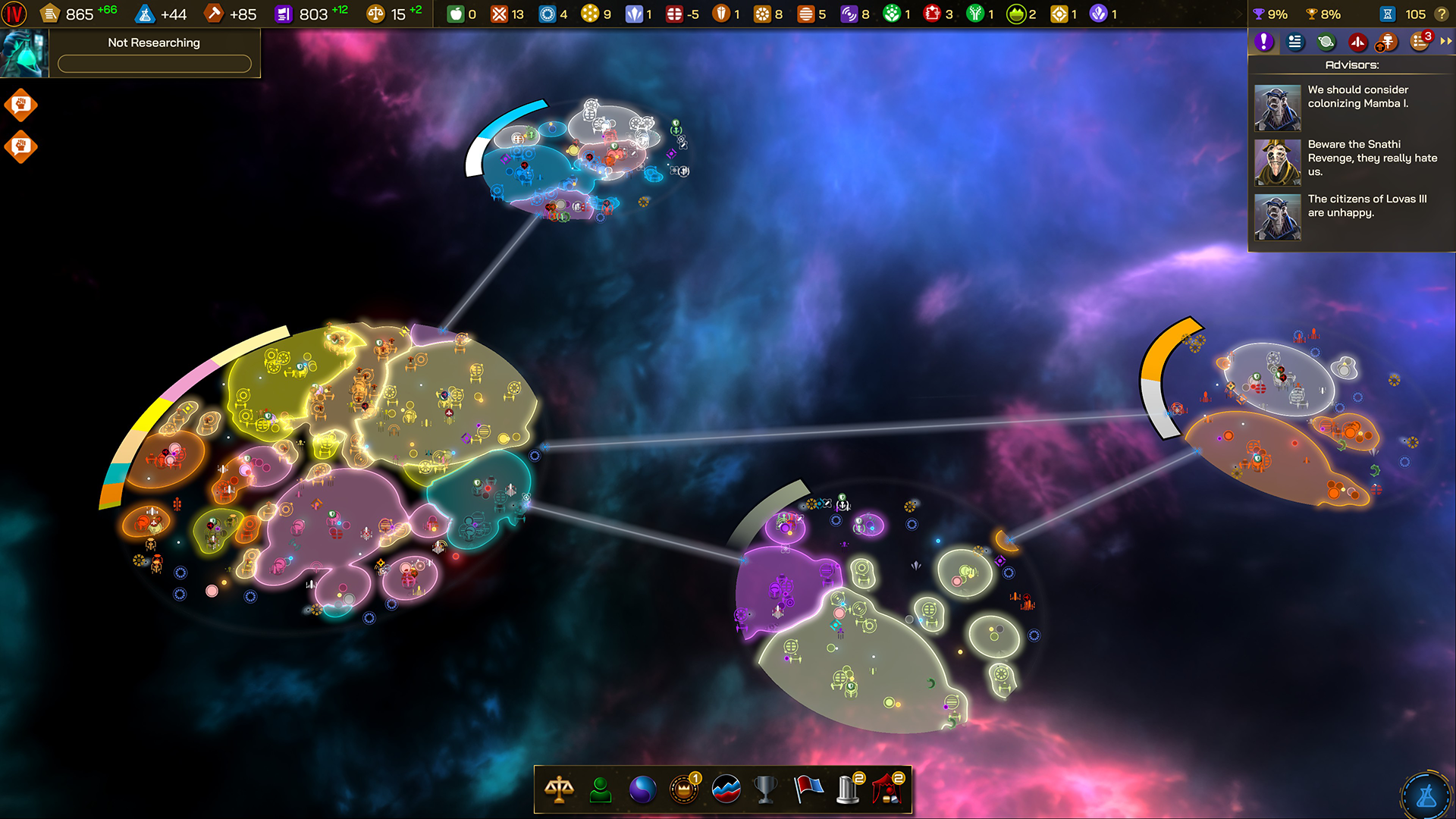This screenshot has height=819, width=1456.
Task: Click the Not Researching progress bar
Action: coord(155,64)
